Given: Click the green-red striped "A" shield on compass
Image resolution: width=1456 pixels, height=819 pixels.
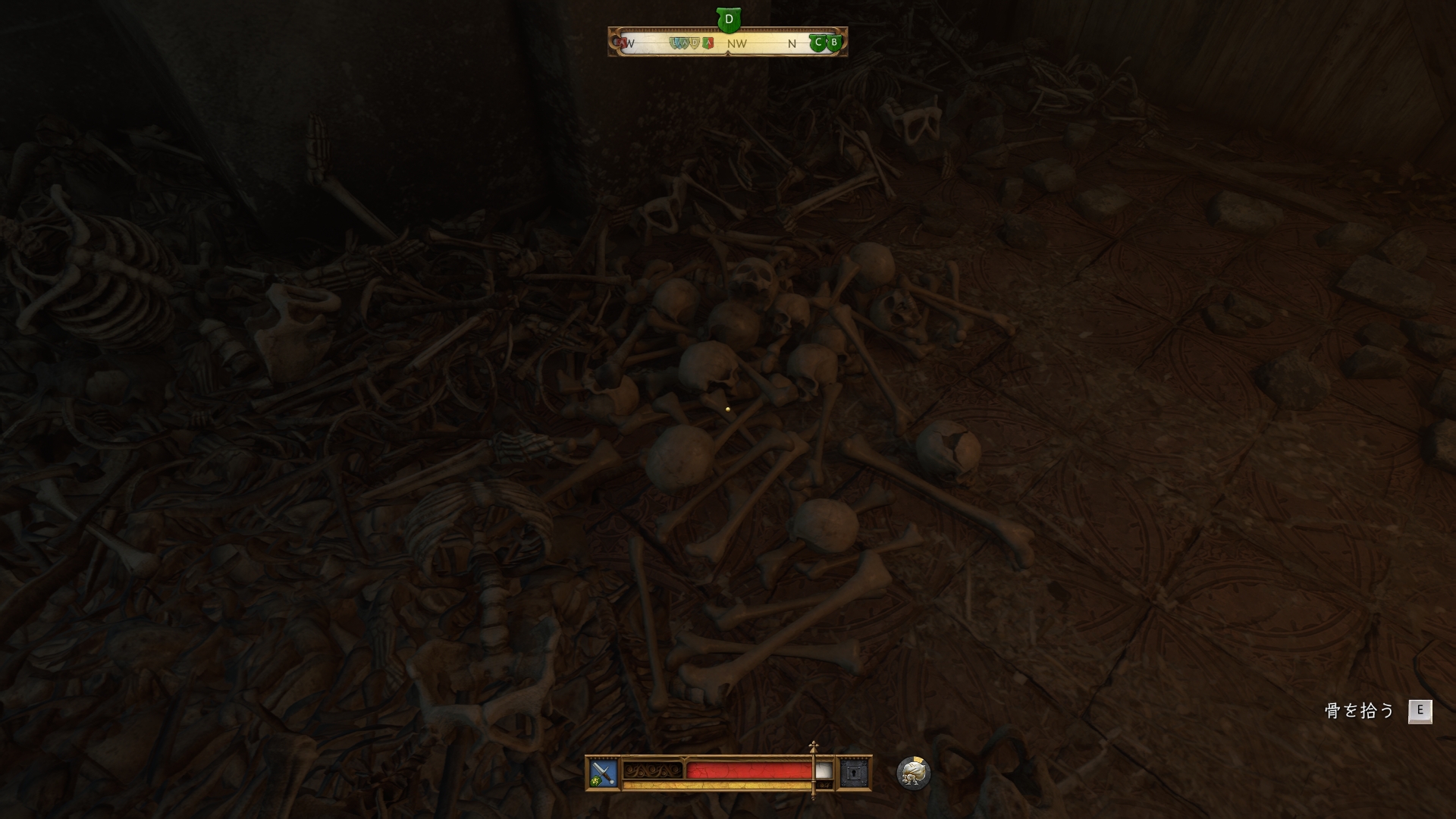Looking at the screenshot, I should (x=708, y=42).
